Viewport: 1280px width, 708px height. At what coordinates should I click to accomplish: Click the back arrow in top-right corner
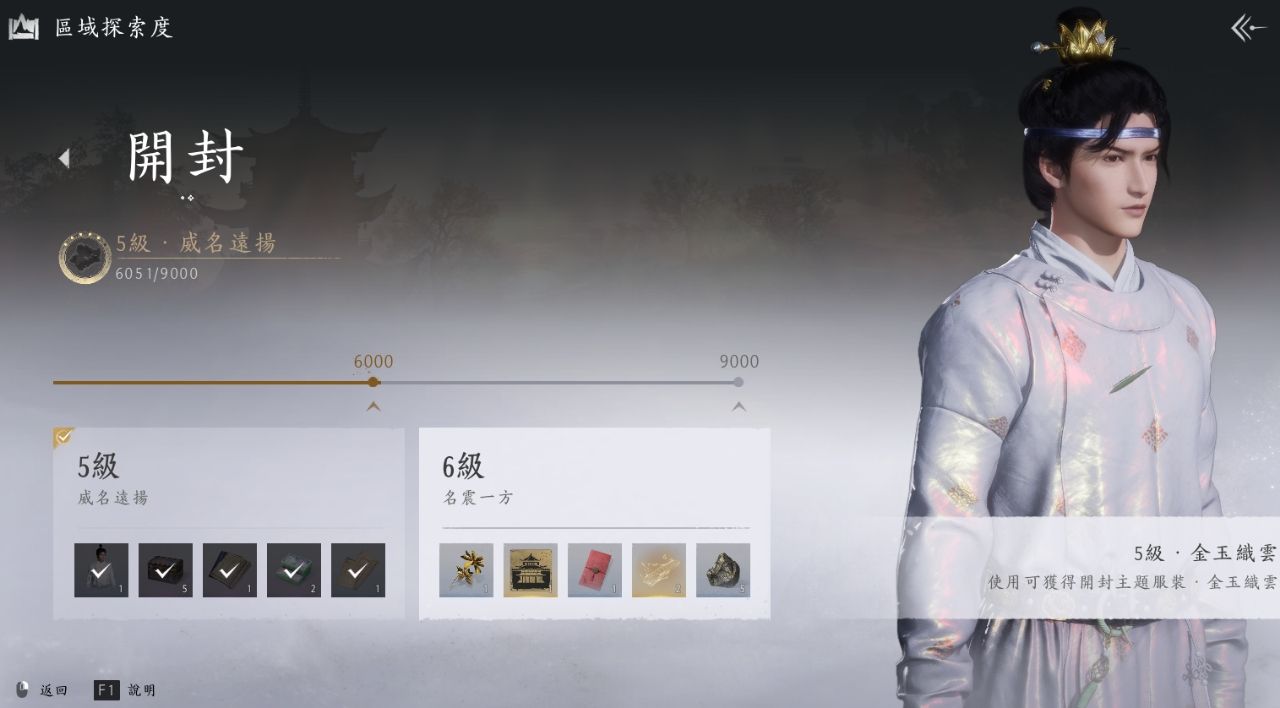click(1248, 28)
